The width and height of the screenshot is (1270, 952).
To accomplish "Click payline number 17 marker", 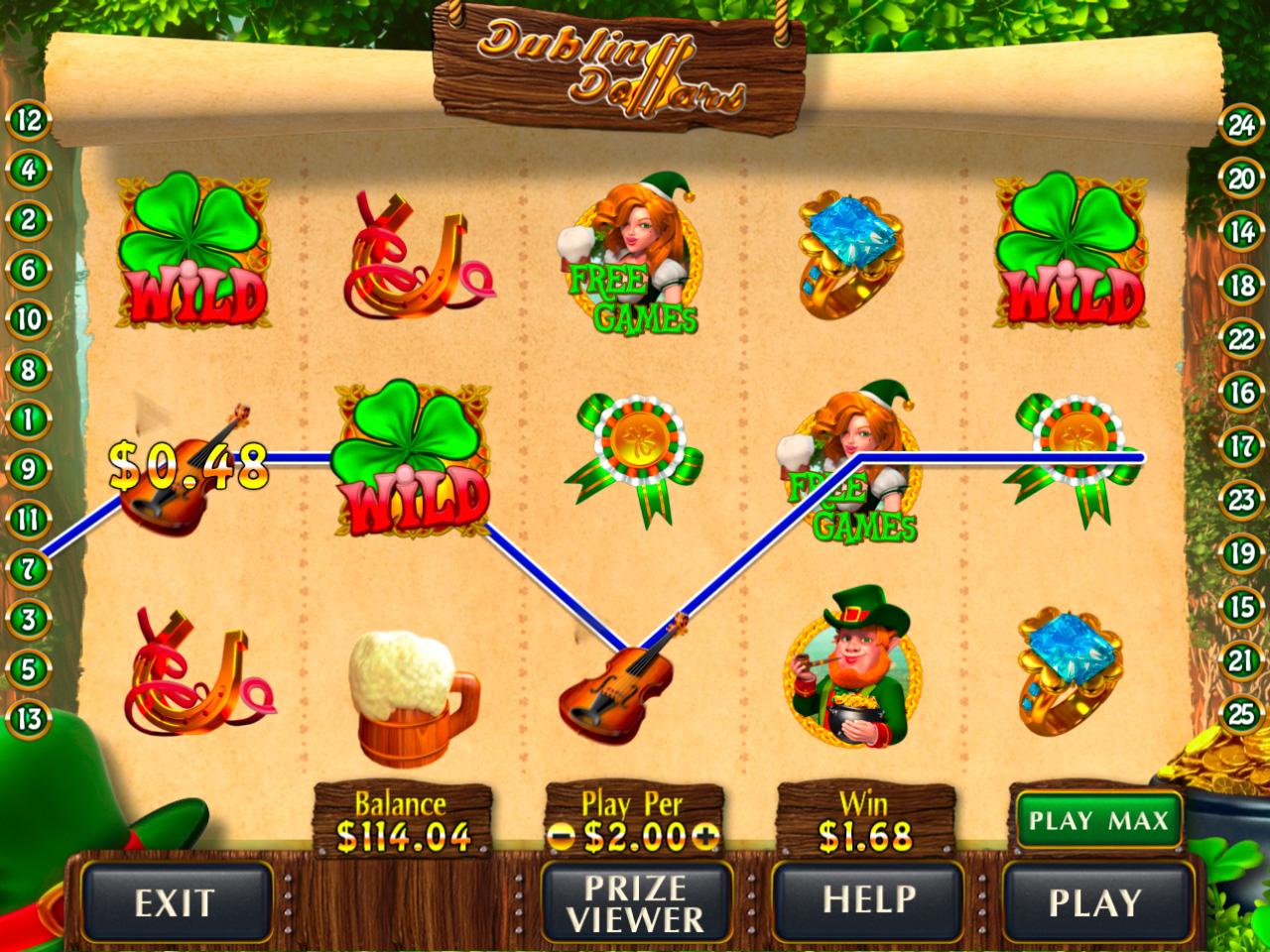I will 1241,446.
